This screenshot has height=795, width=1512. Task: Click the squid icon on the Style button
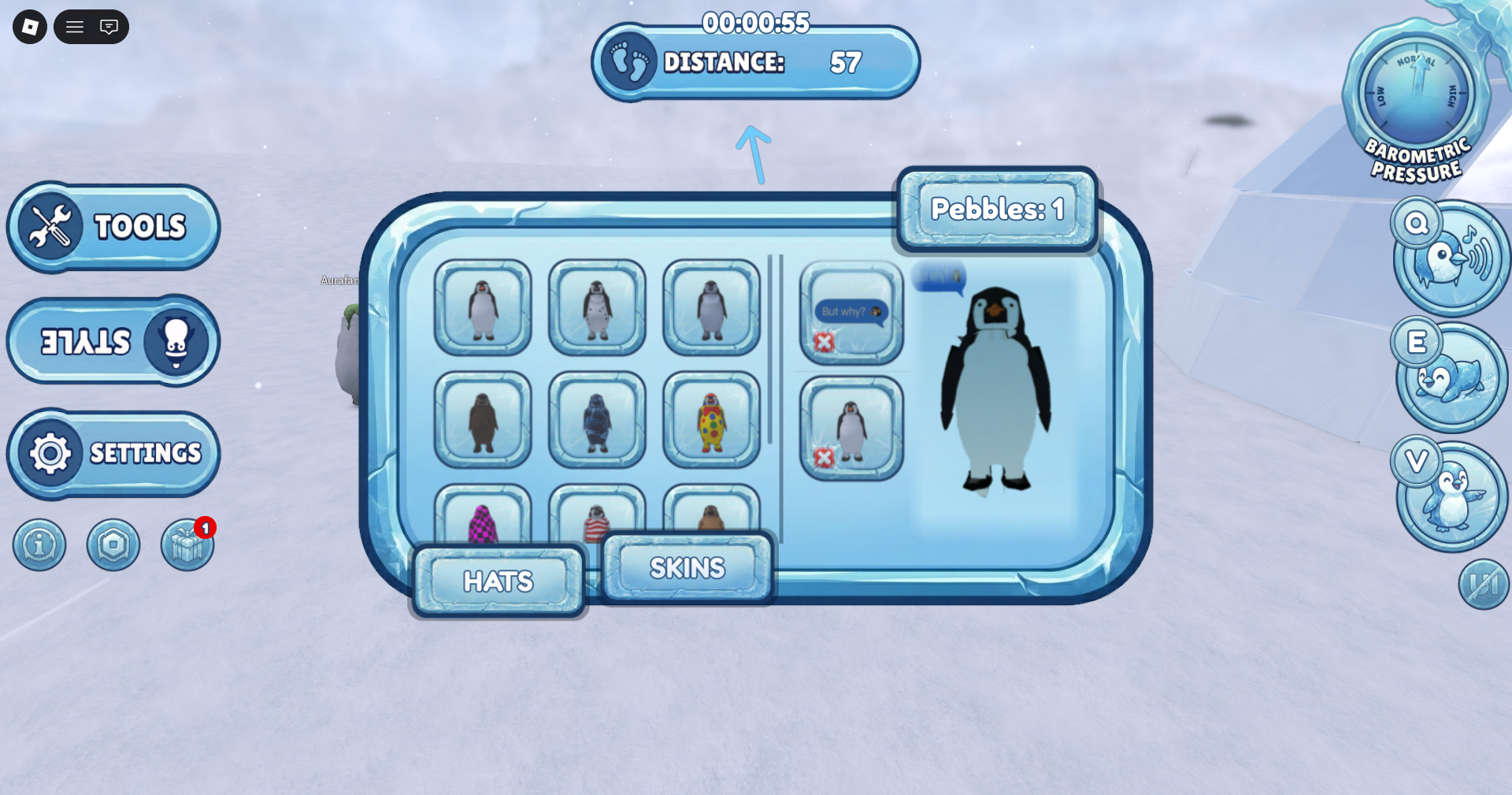[176, 342]
